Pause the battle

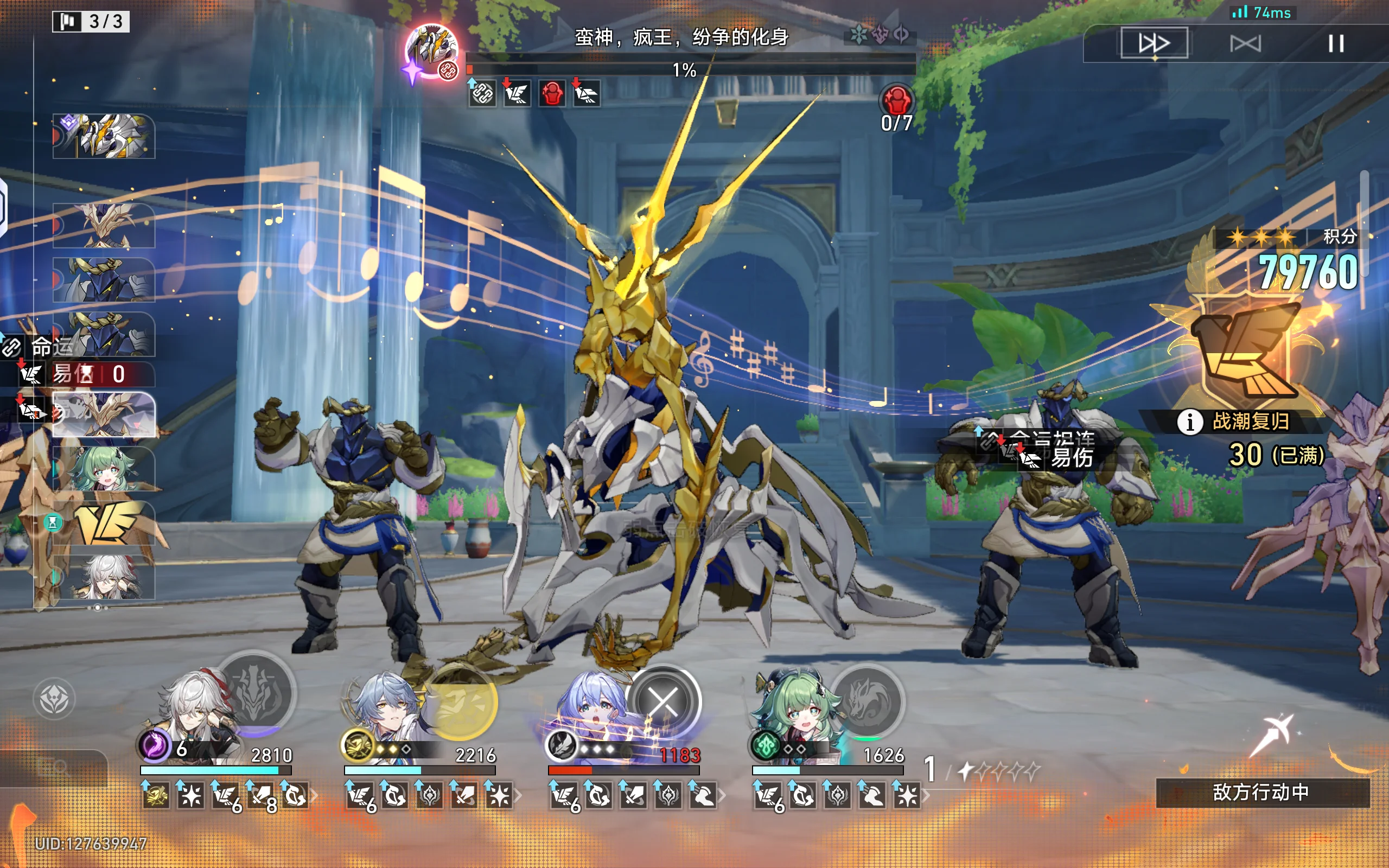point(1336,43)
